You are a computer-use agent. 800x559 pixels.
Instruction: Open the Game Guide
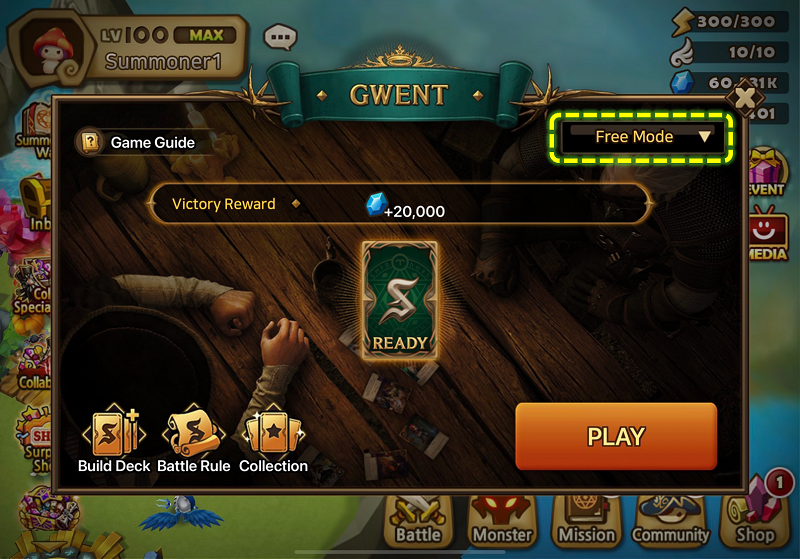tap(138, 142)
